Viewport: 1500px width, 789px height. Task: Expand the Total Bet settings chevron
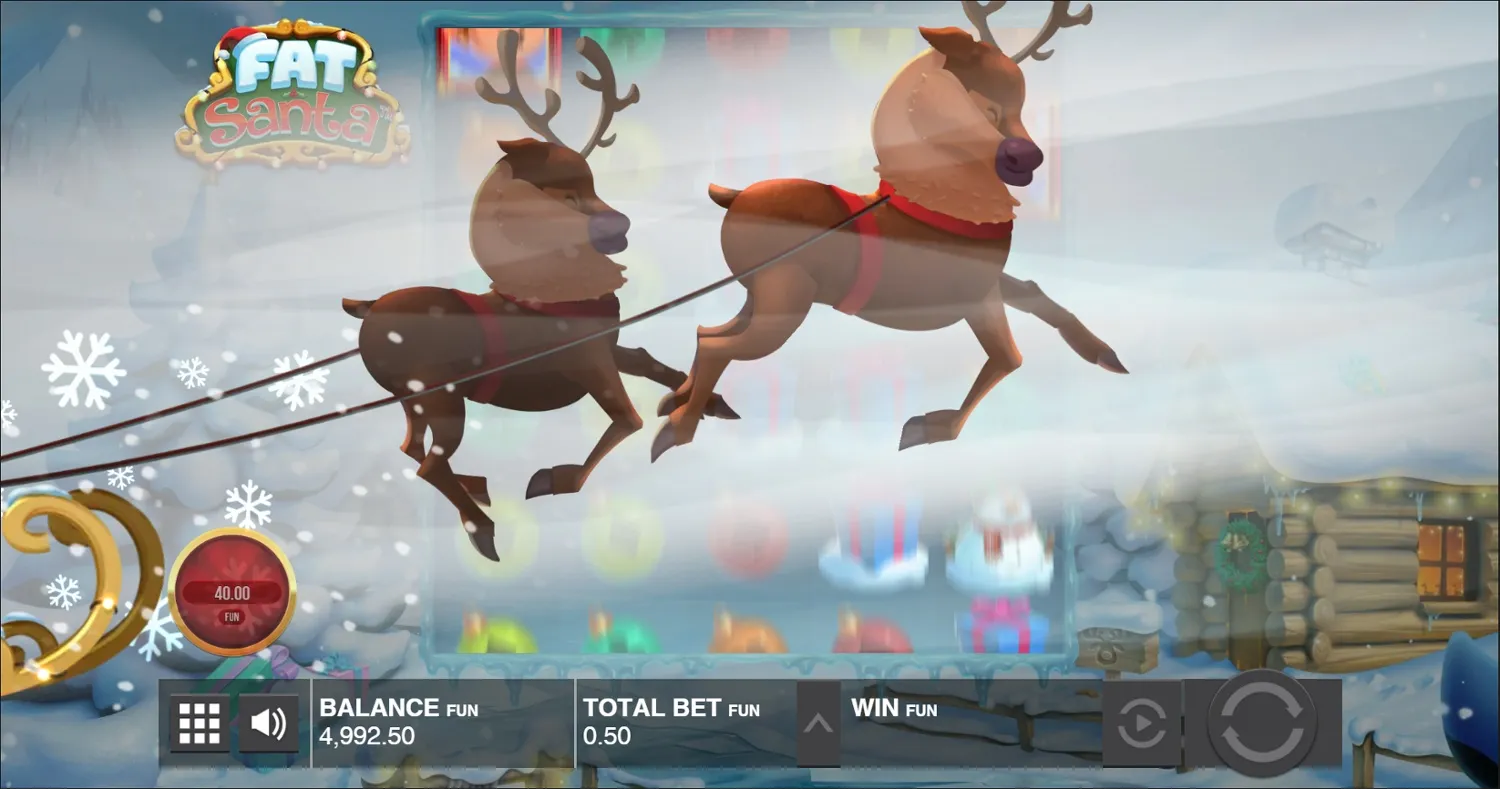coord(820,723)
